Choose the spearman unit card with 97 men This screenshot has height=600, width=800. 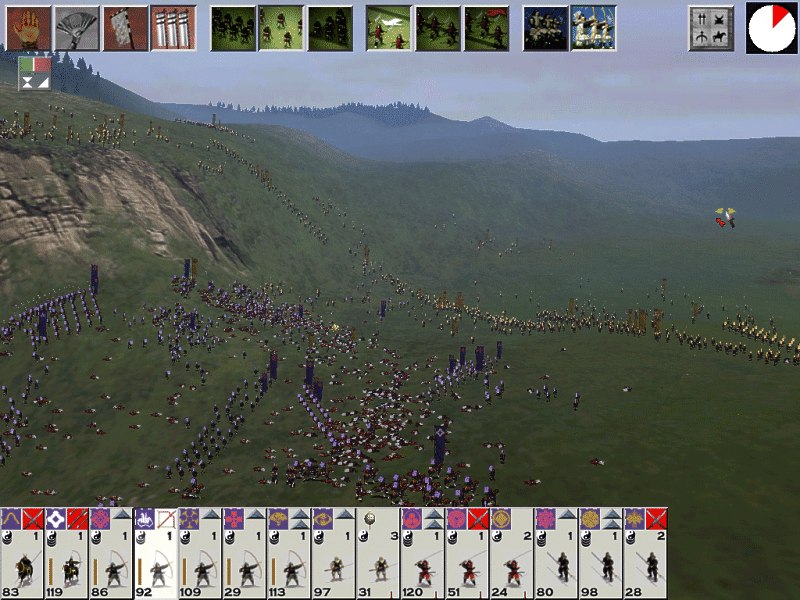pos(333,553)
